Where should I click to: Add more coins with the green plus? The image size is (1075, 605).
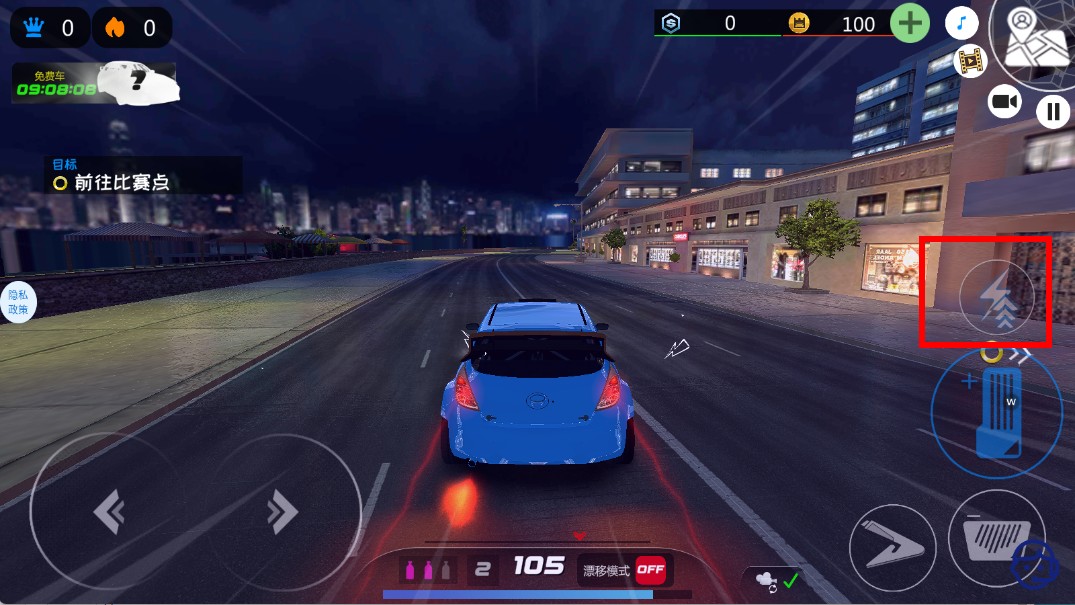[909, 24]
